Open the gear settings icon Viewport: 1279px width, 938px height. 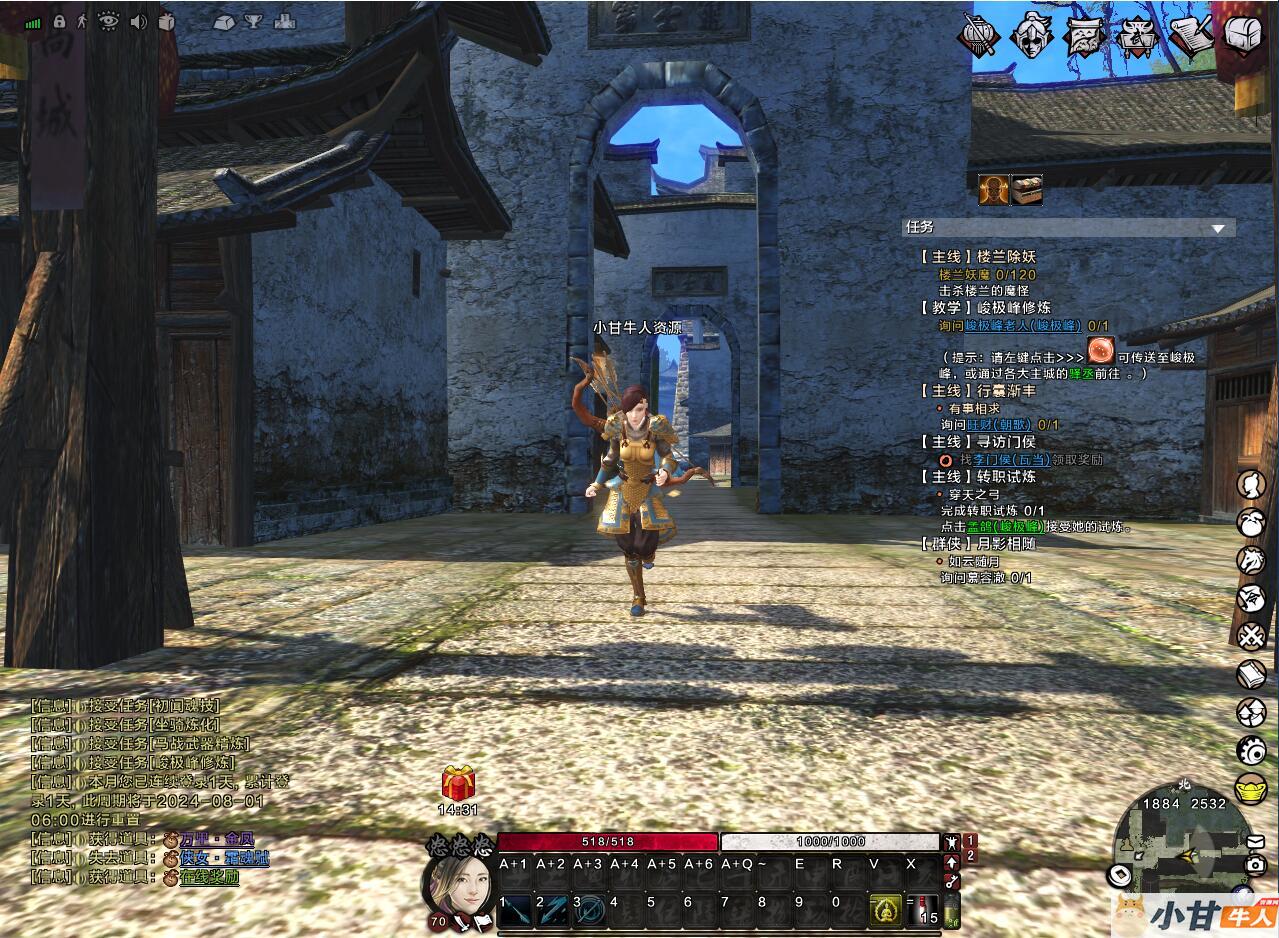point(1251,750)
